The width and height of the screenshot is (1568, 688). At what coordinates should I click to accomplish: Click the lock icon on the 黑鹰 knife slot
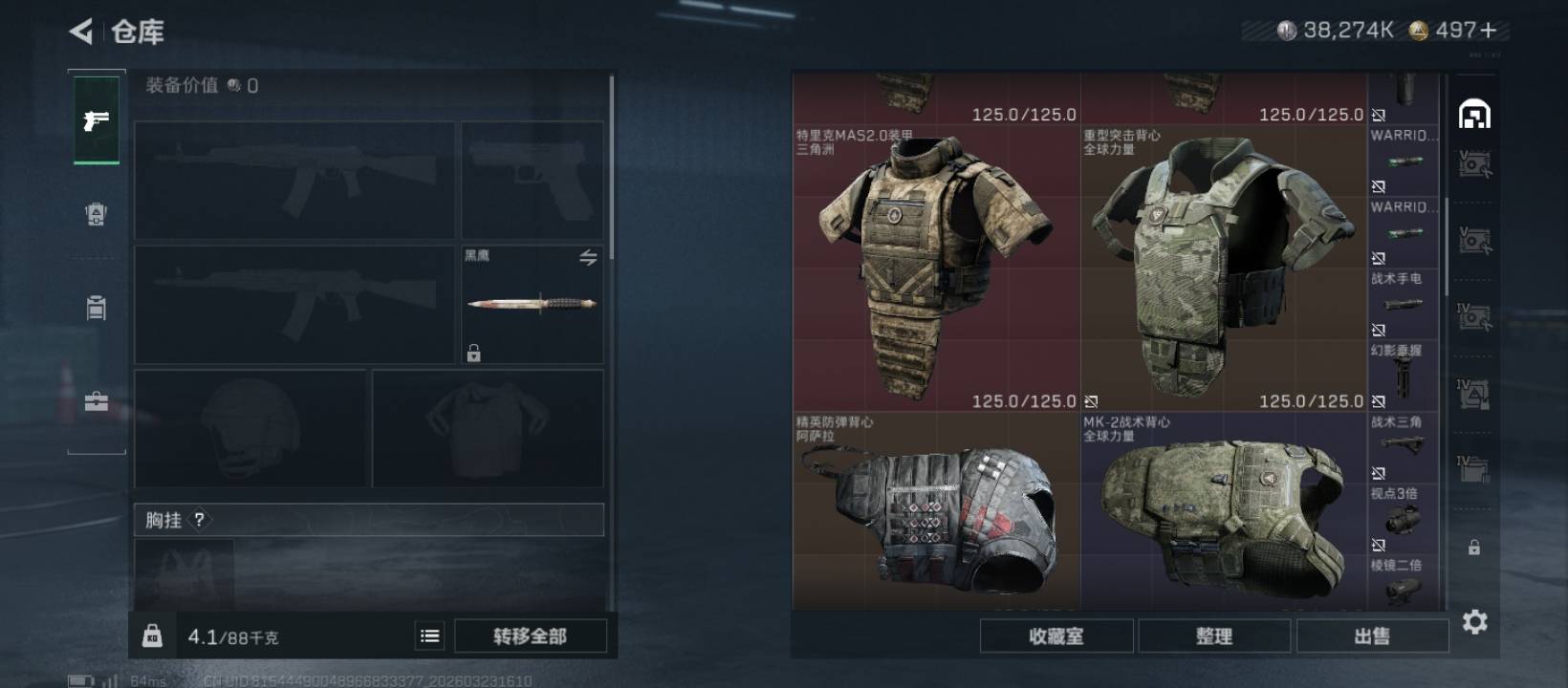474,354
